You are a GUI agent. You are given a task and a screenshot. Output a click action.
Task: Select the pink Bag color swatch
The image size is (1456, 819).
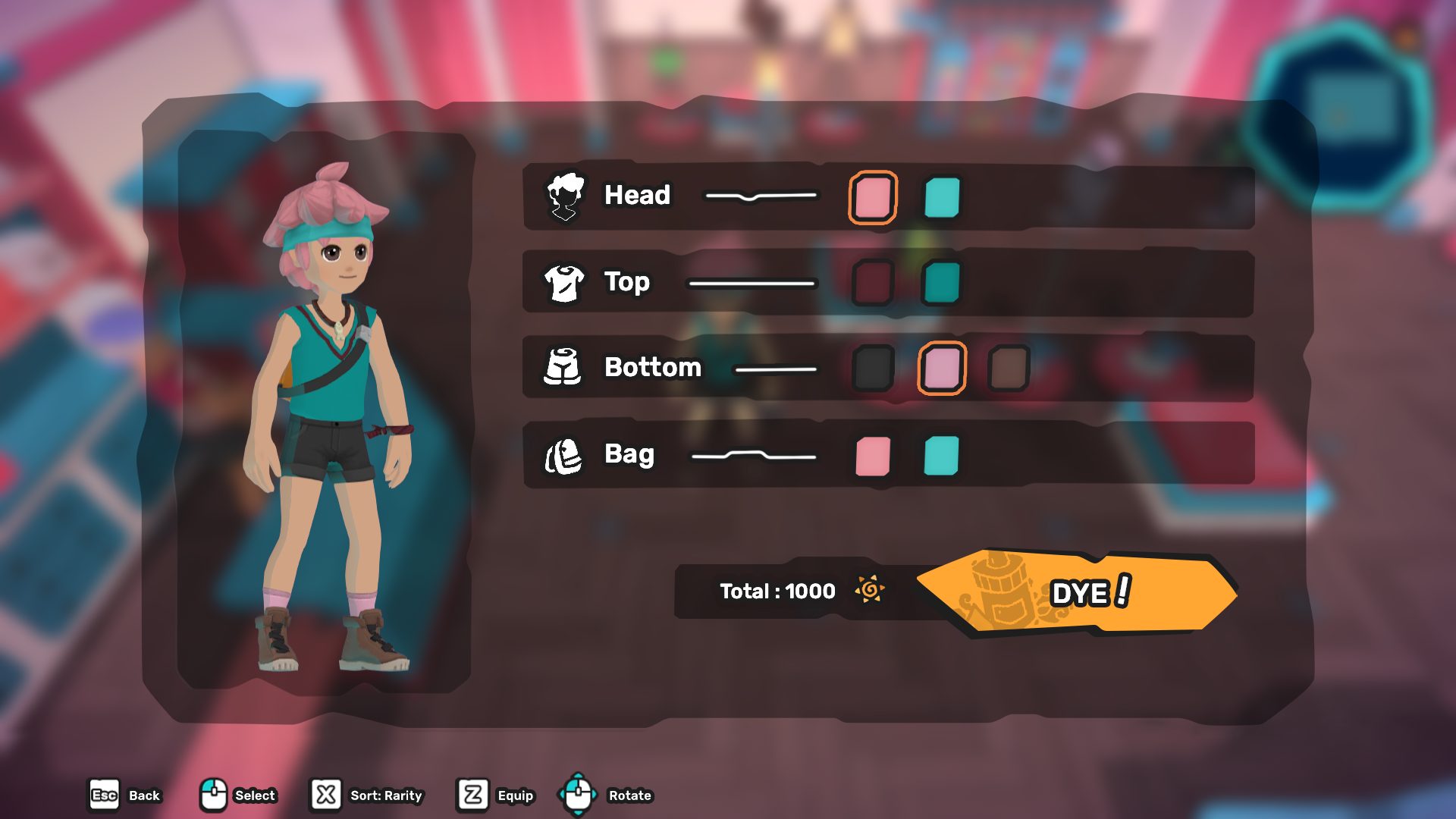pyautogui.click(x=872, y=456)
